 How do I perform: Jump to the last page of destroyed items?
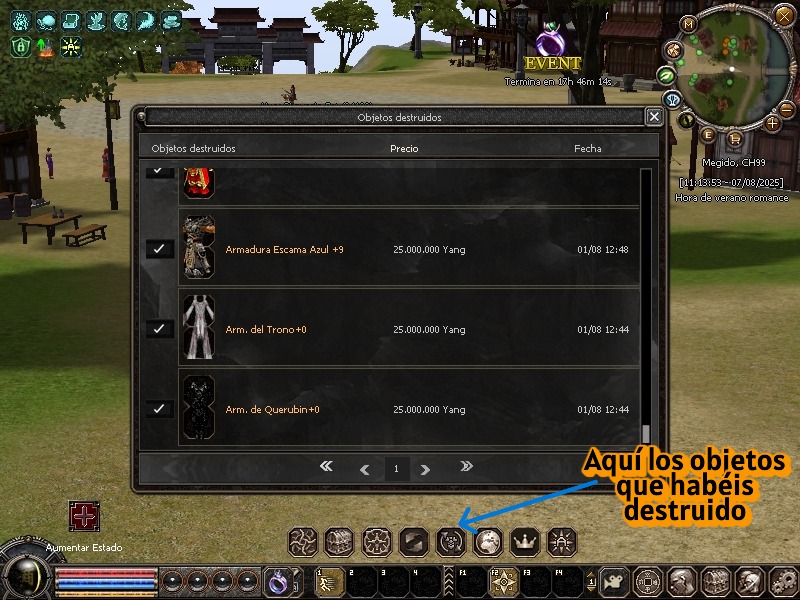(465, 467)
